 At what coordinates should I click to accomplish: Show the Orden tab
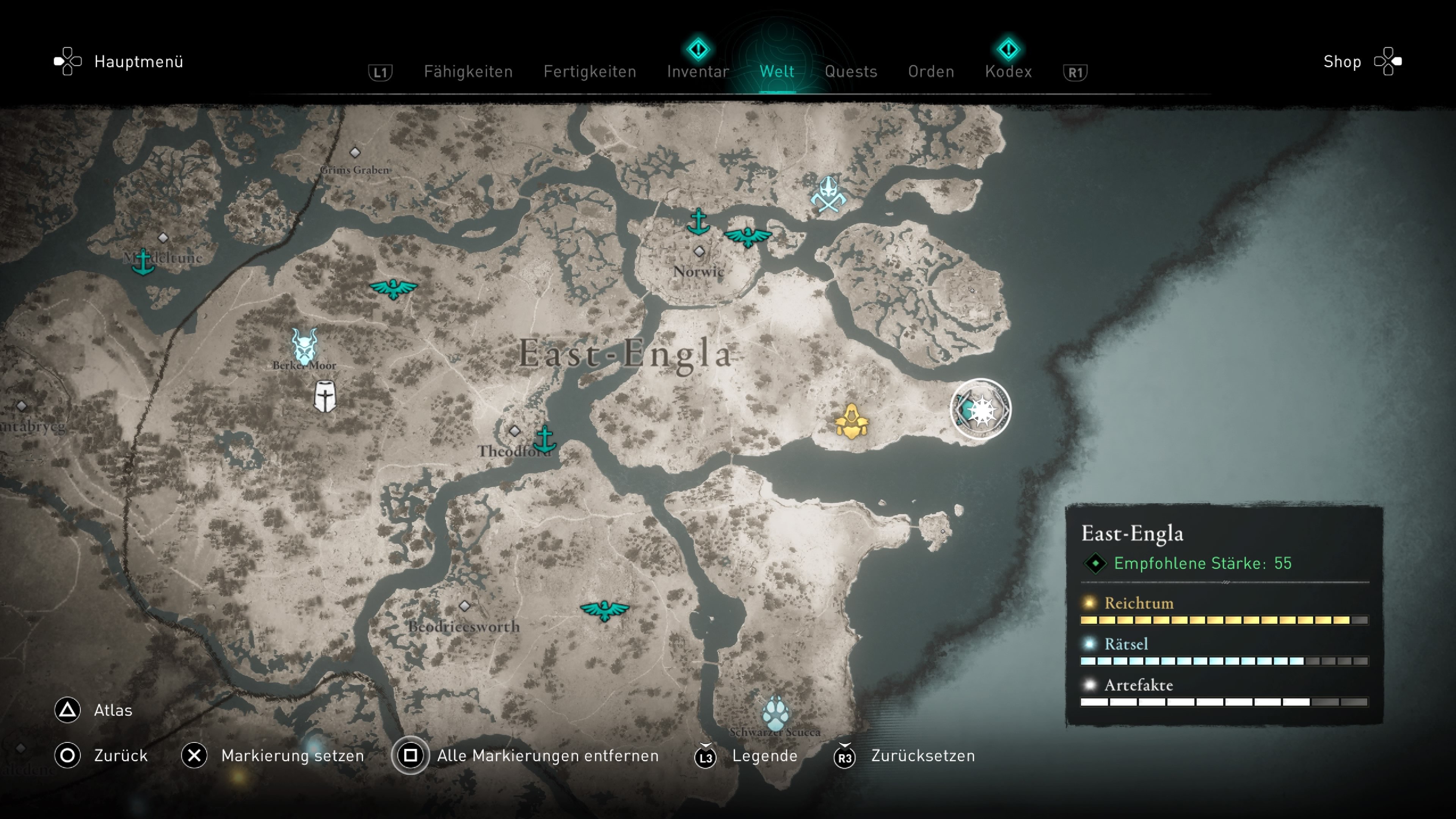[x=931, y=72]
